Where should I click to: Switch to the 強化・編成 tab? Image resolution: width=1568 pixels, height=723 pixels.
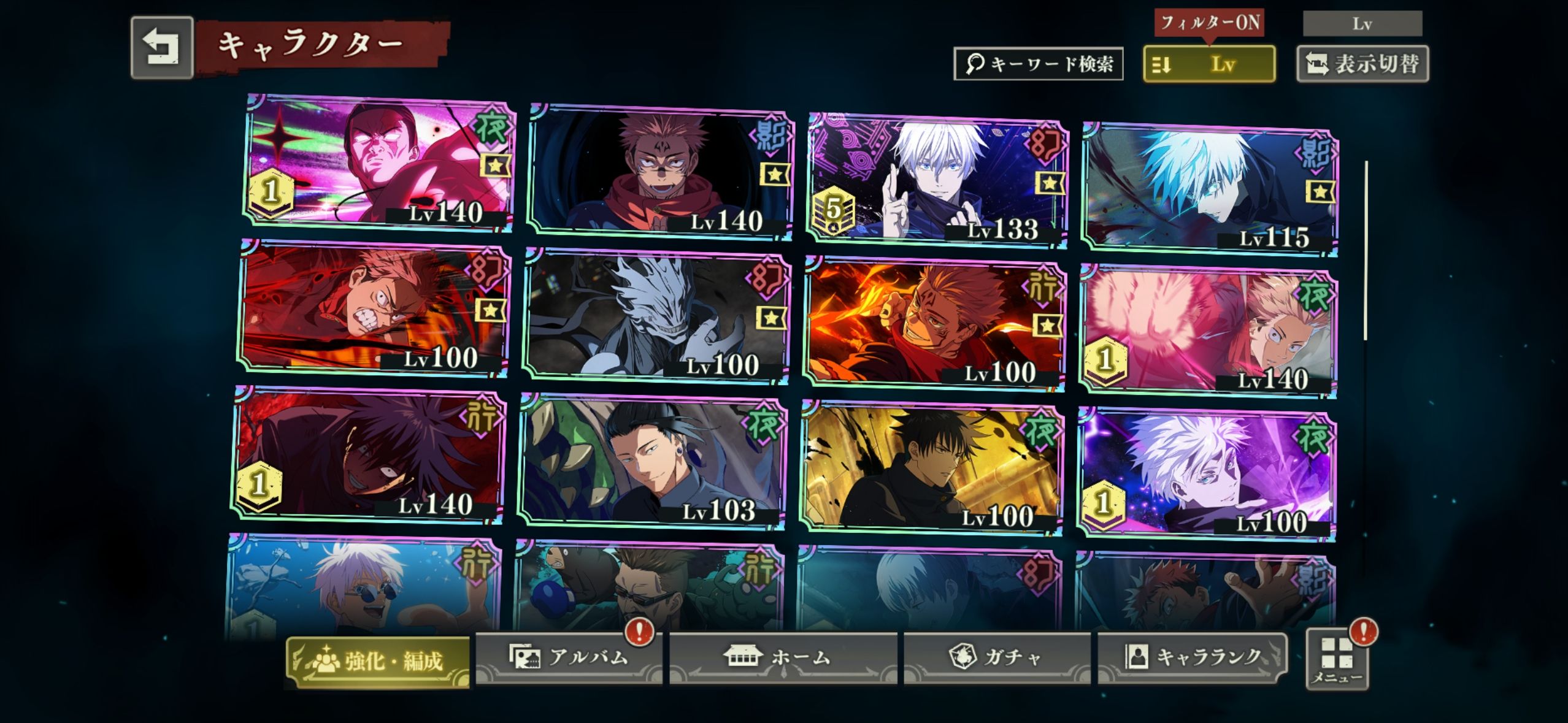(378, 661)
